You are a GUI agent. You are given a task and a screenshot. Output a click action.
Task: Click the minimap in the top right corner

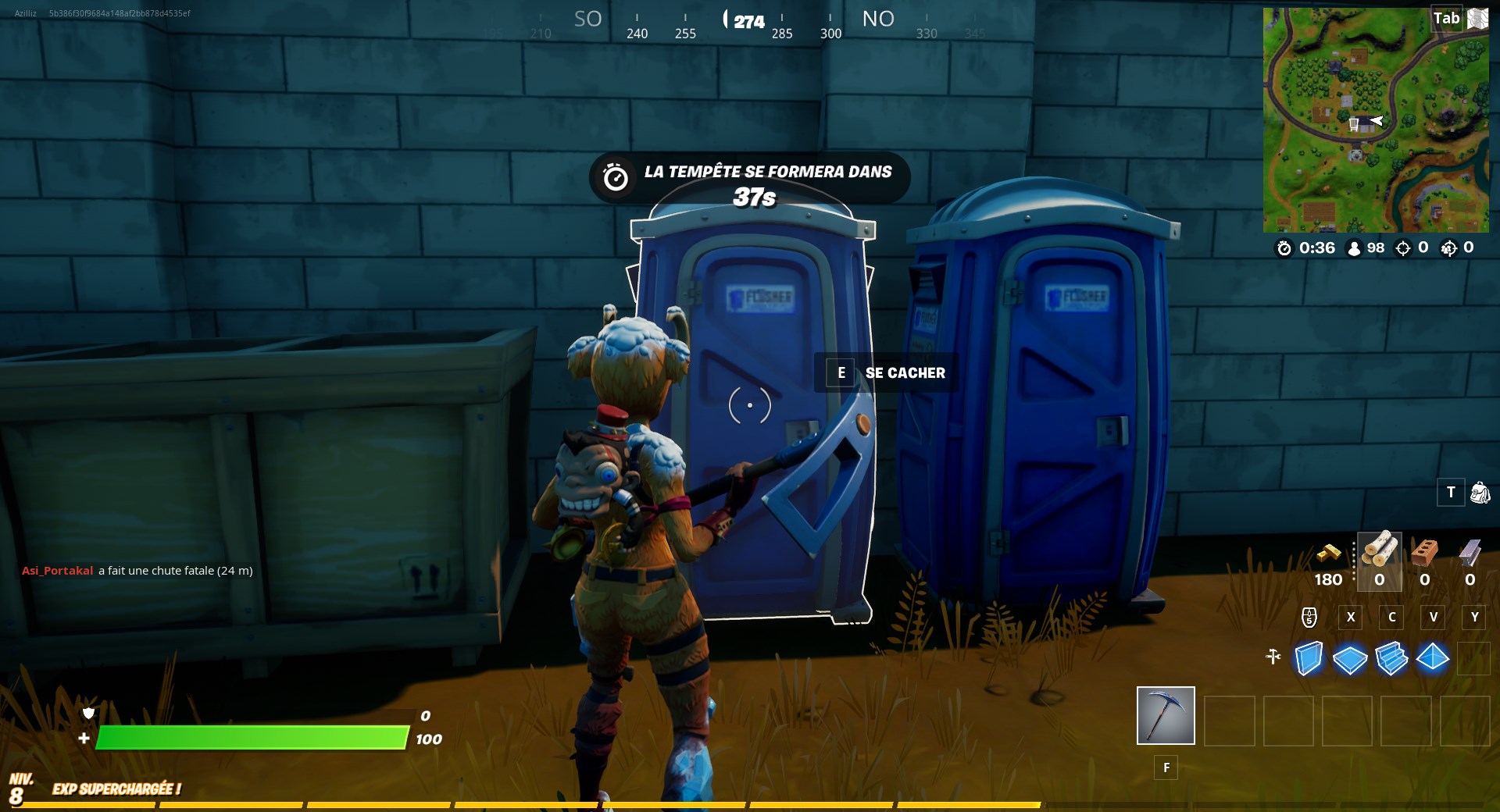[x=1377, y=119]
